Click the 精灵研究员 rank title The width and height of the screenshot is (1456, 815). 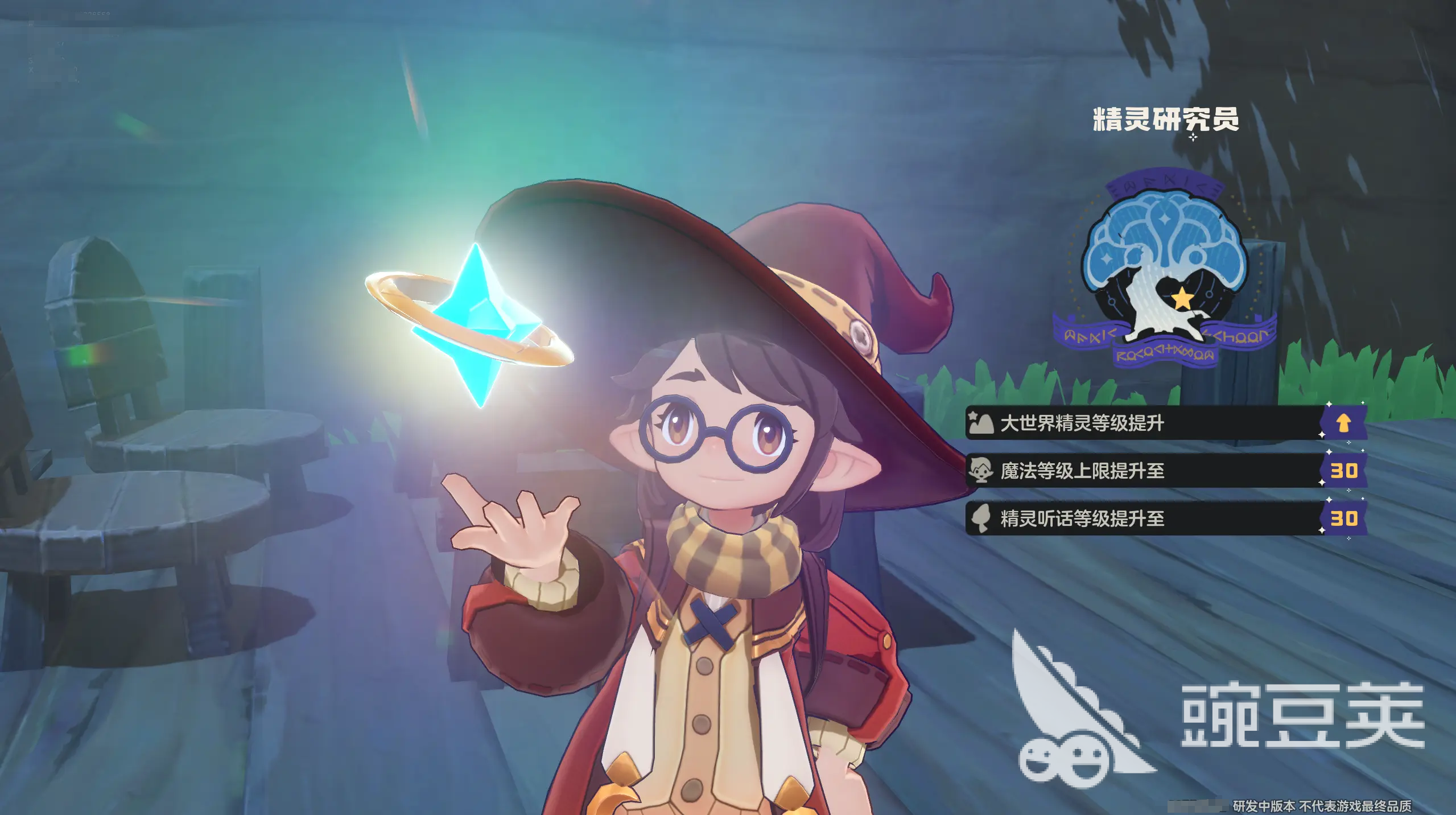1165,120
